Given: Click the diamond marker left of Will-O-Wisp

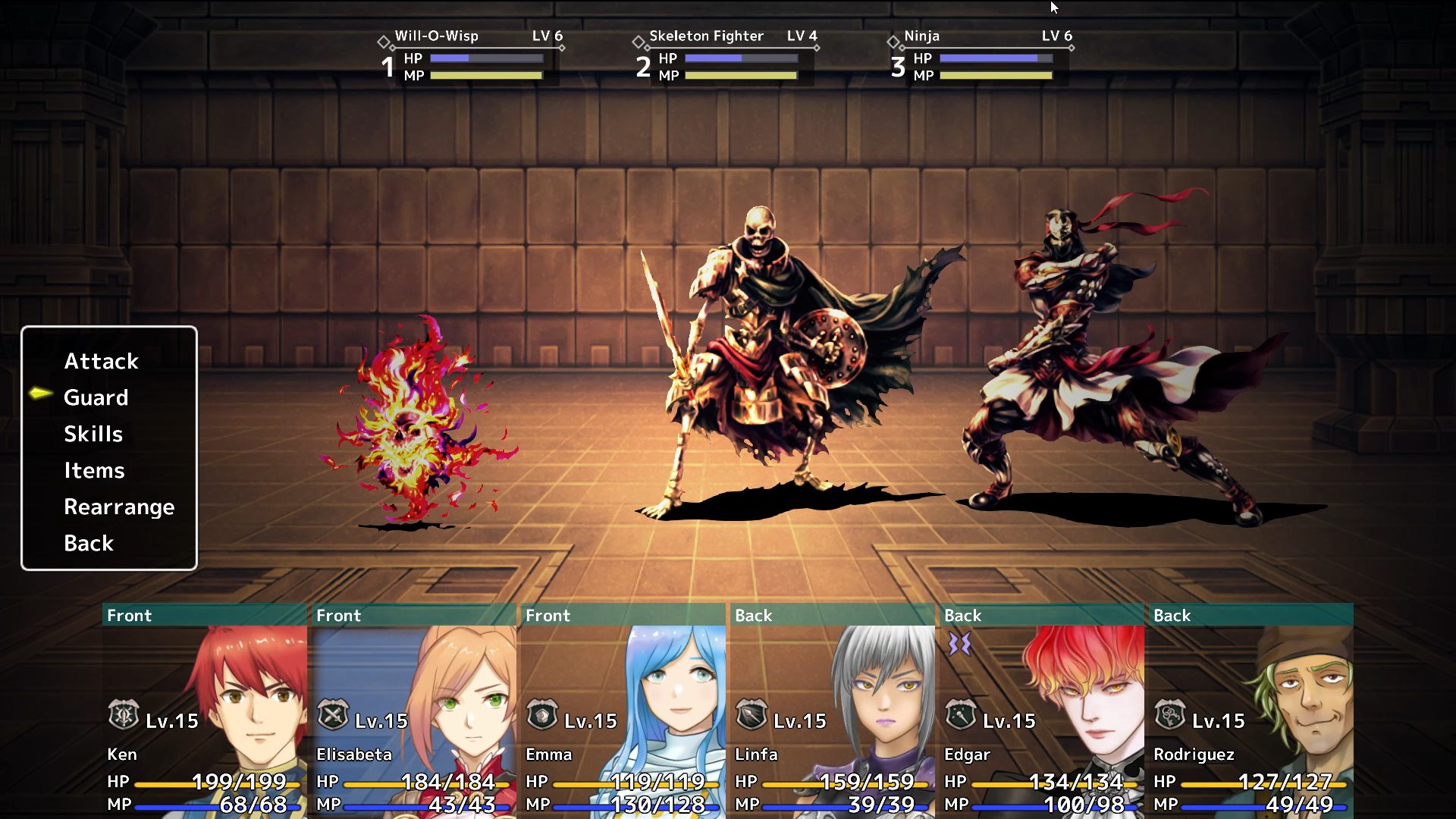Looking at the screenshot, I should click(x=384, y=42).
